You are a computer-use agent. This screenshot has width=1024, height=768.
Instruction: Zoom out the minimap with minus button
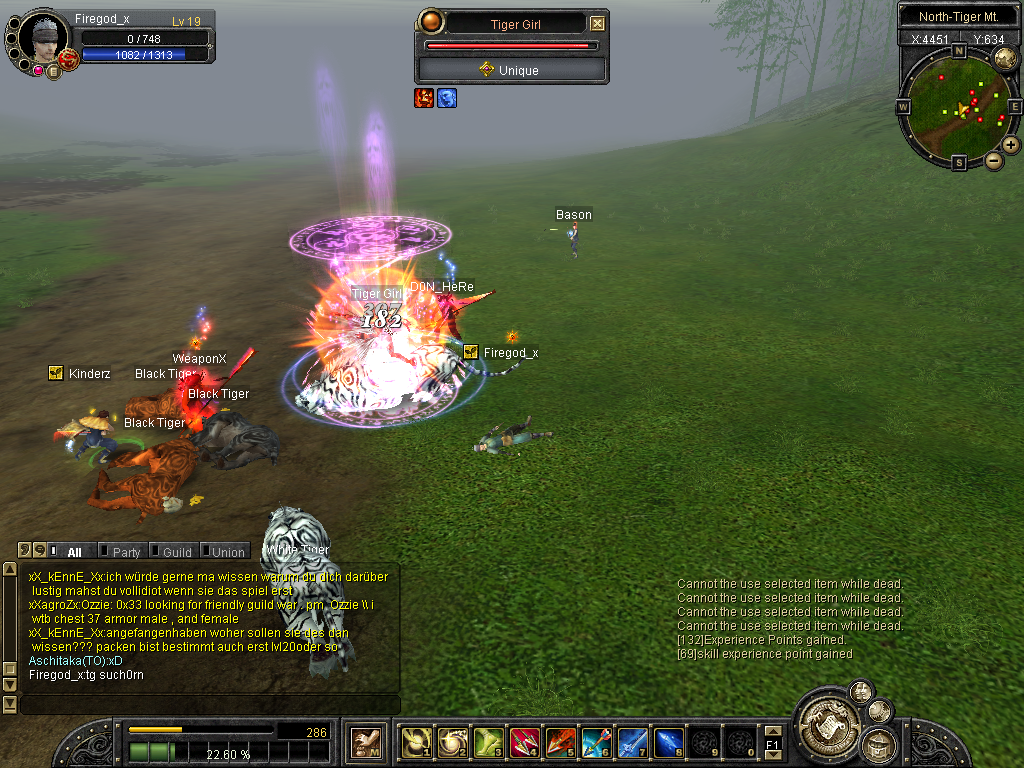pos(994,160)
